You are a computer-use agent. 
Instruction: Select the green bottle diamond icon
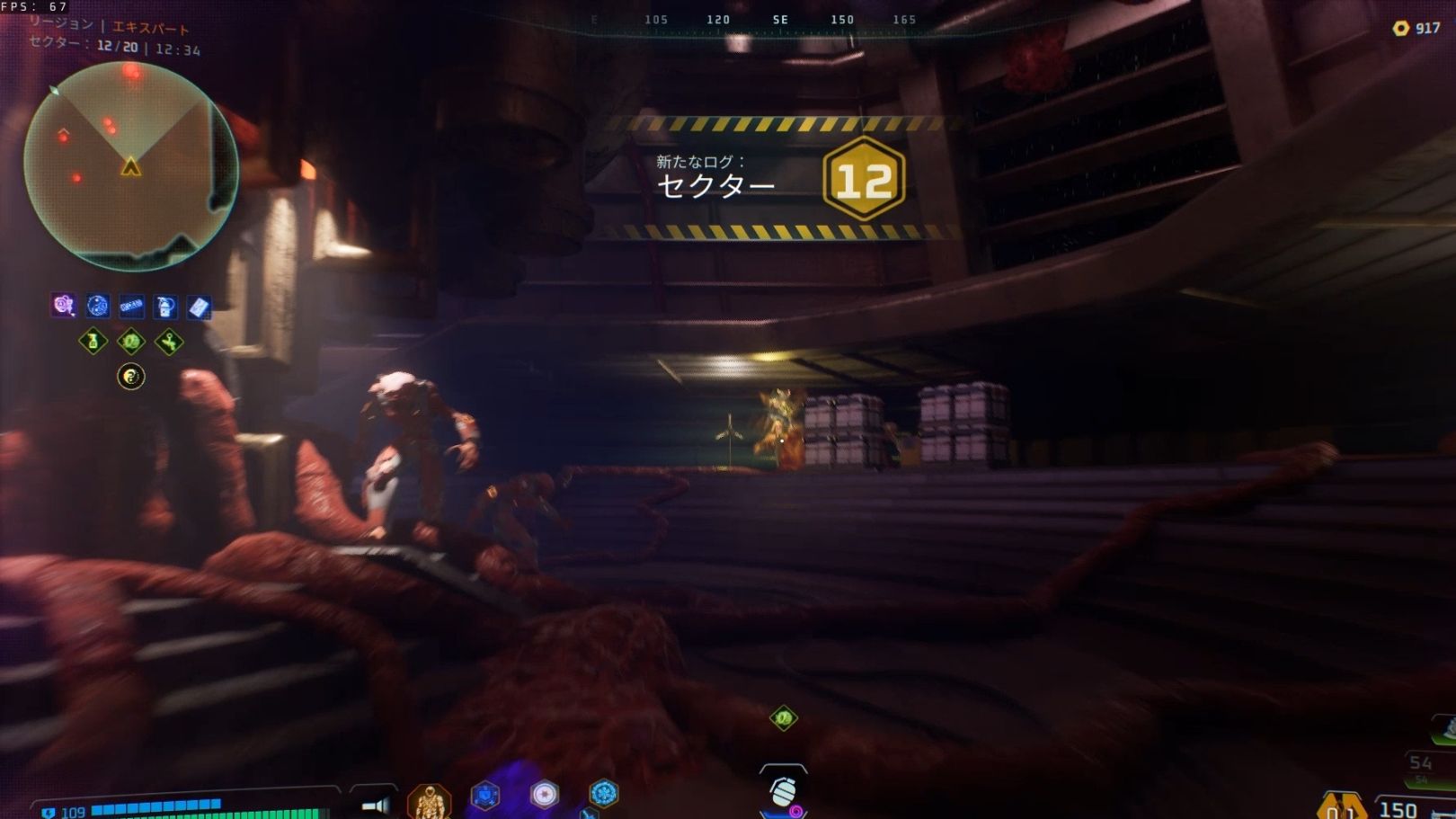pyautogui.click(x=93, y=342)
